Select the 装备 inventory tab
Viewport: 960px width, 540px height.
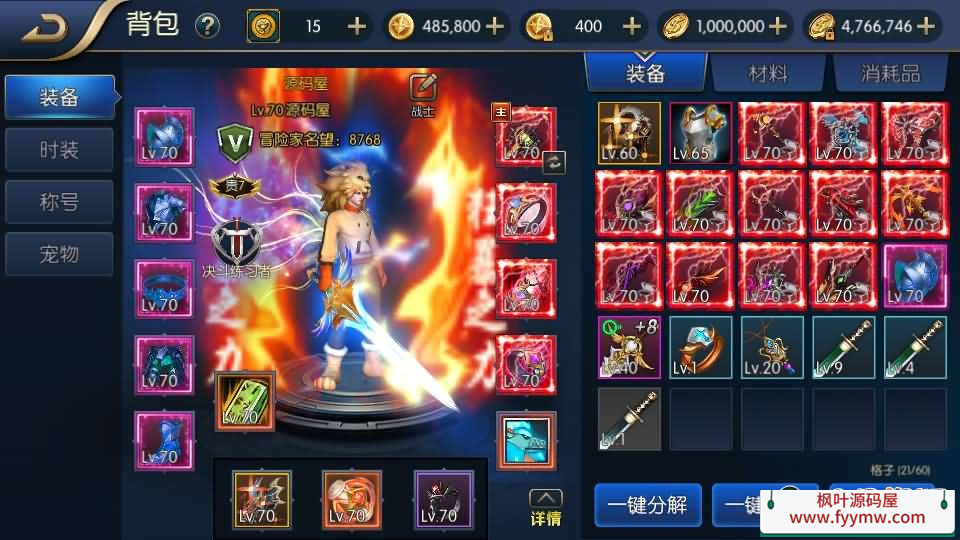tap(645, 72)
